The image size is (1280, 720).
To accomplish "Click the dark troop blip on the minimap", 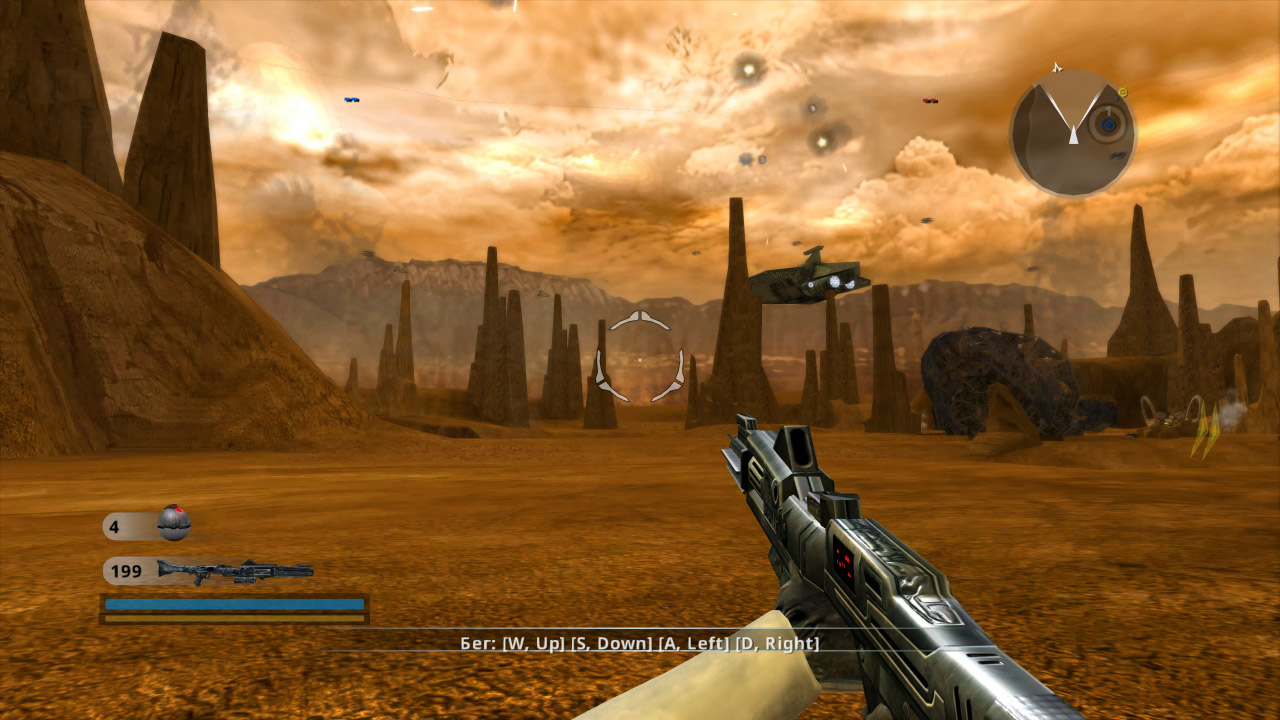I will (x=1117, y=98).
